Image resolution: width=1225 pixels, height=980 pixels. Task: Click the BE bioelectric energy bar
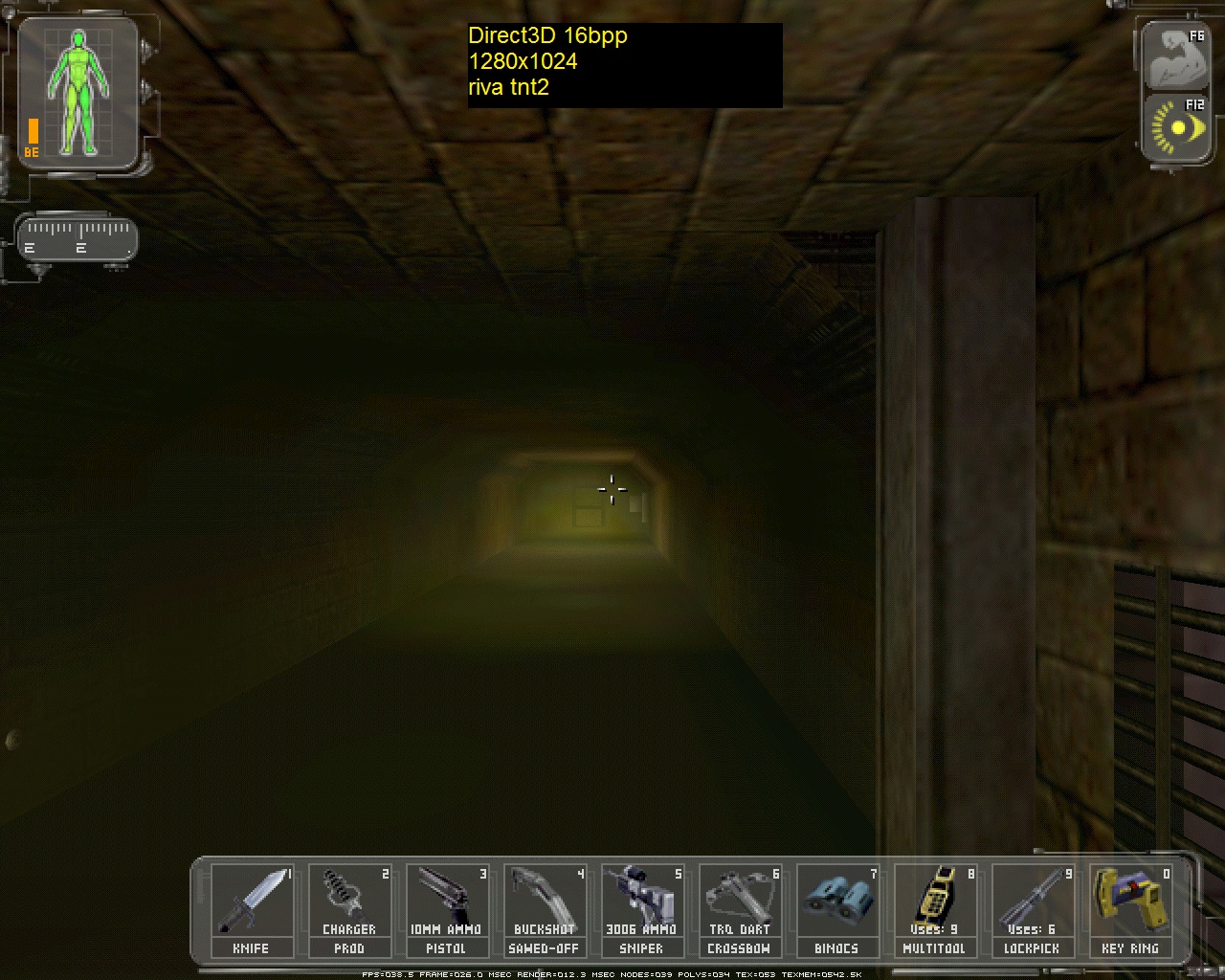(32, 129)
